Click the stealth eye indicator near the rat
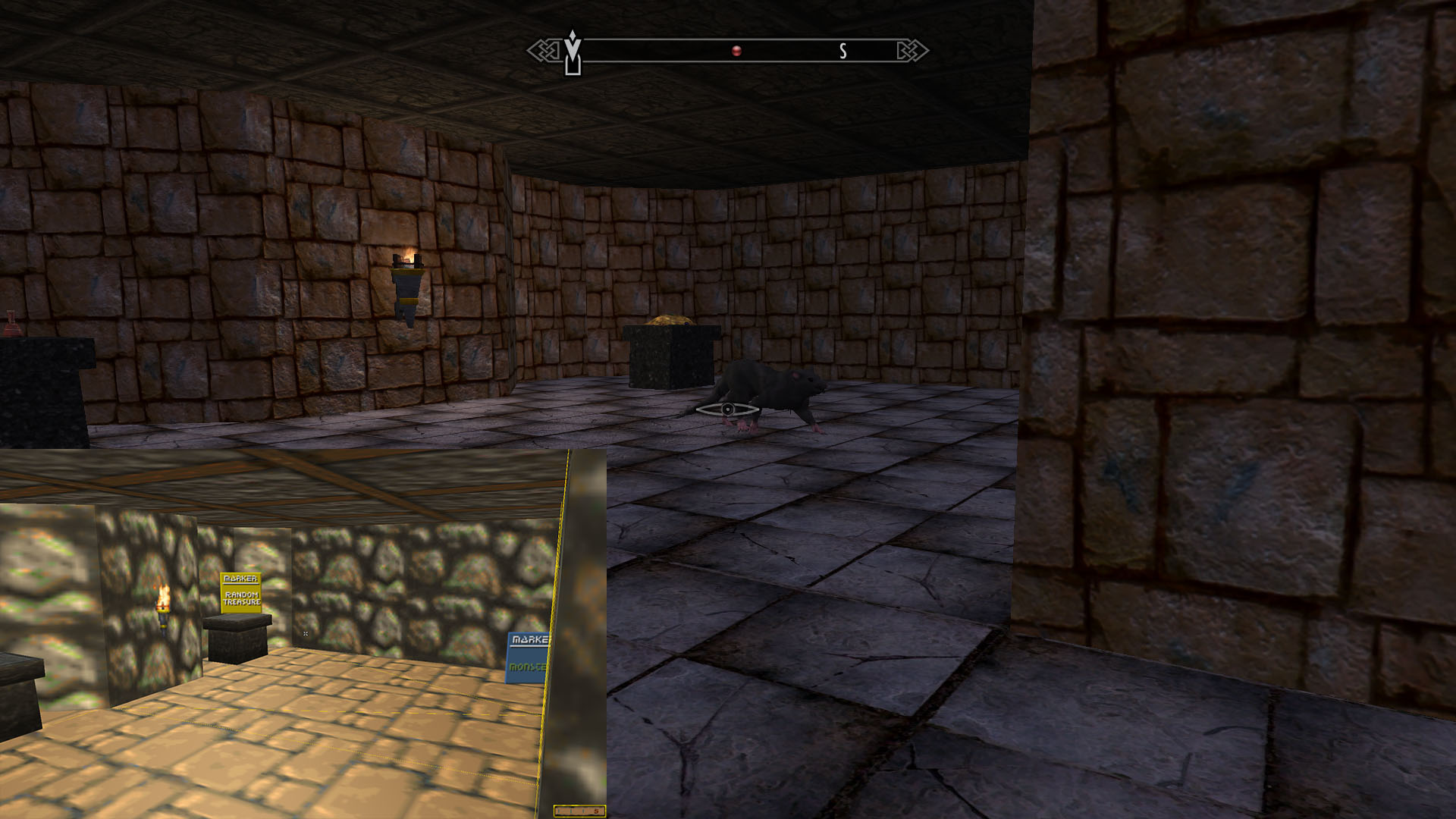 729,409
